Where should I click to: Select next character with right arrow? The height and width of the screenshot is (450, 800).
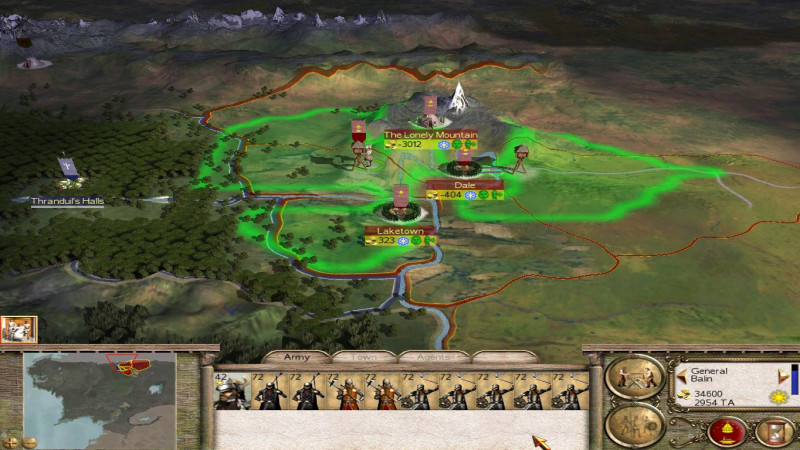pos(782,376)
